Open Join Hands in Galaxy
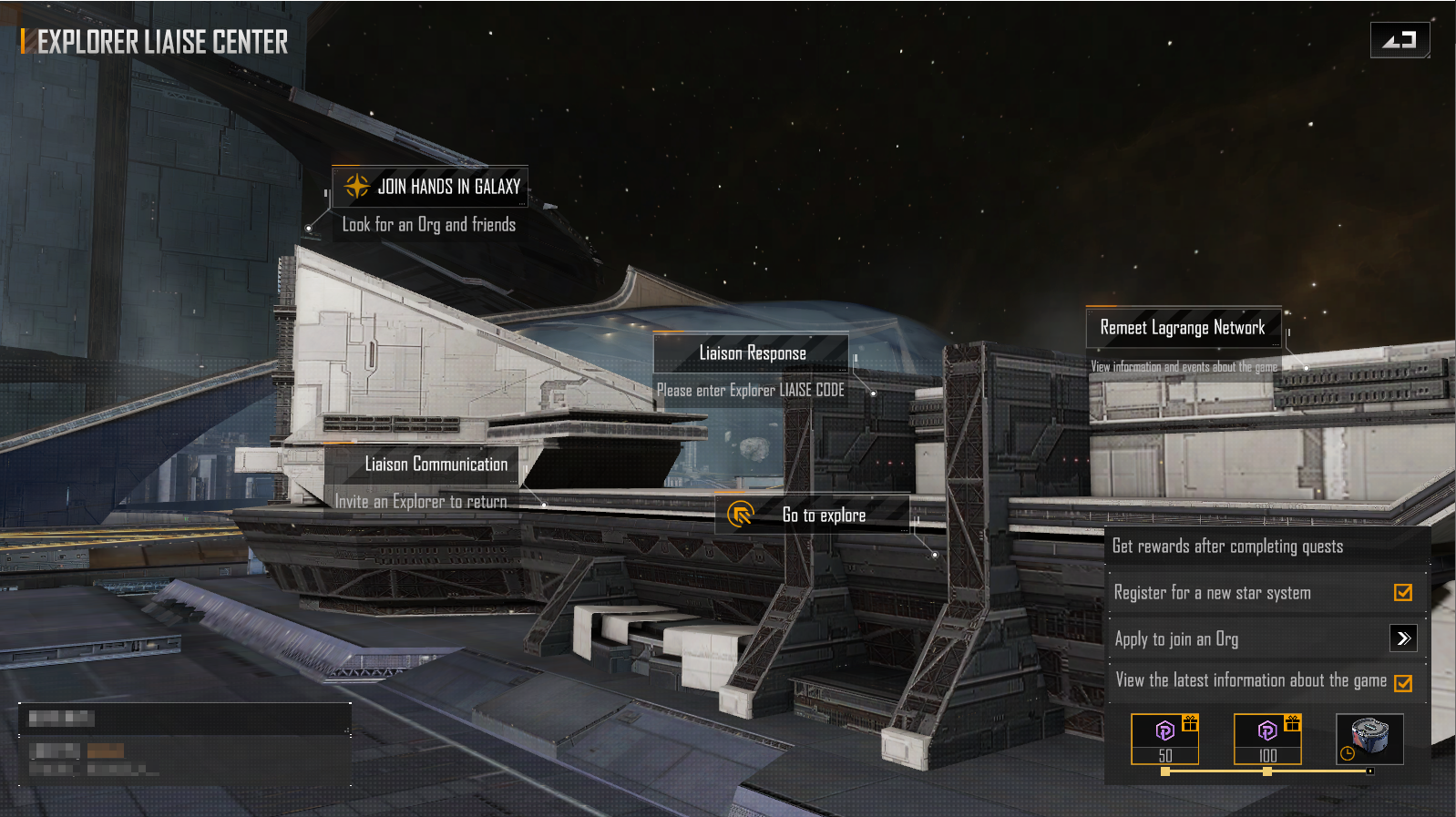Image resolution: width=1456 pixels, height=817 pixels. pyautogui.click(x=430, y=187)
